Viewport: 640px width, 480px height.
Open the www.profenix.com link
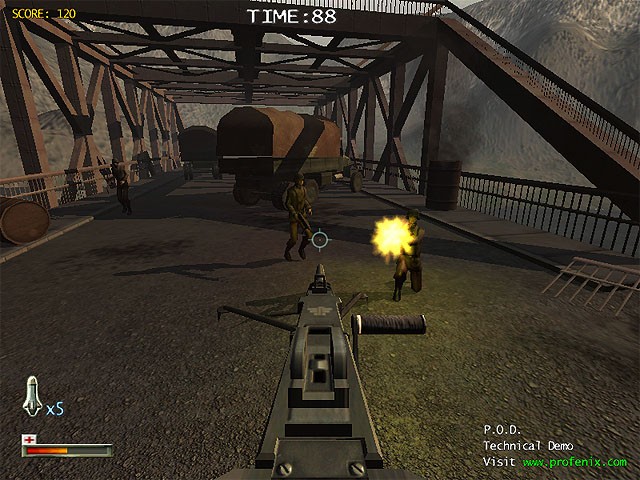(573, 462)
